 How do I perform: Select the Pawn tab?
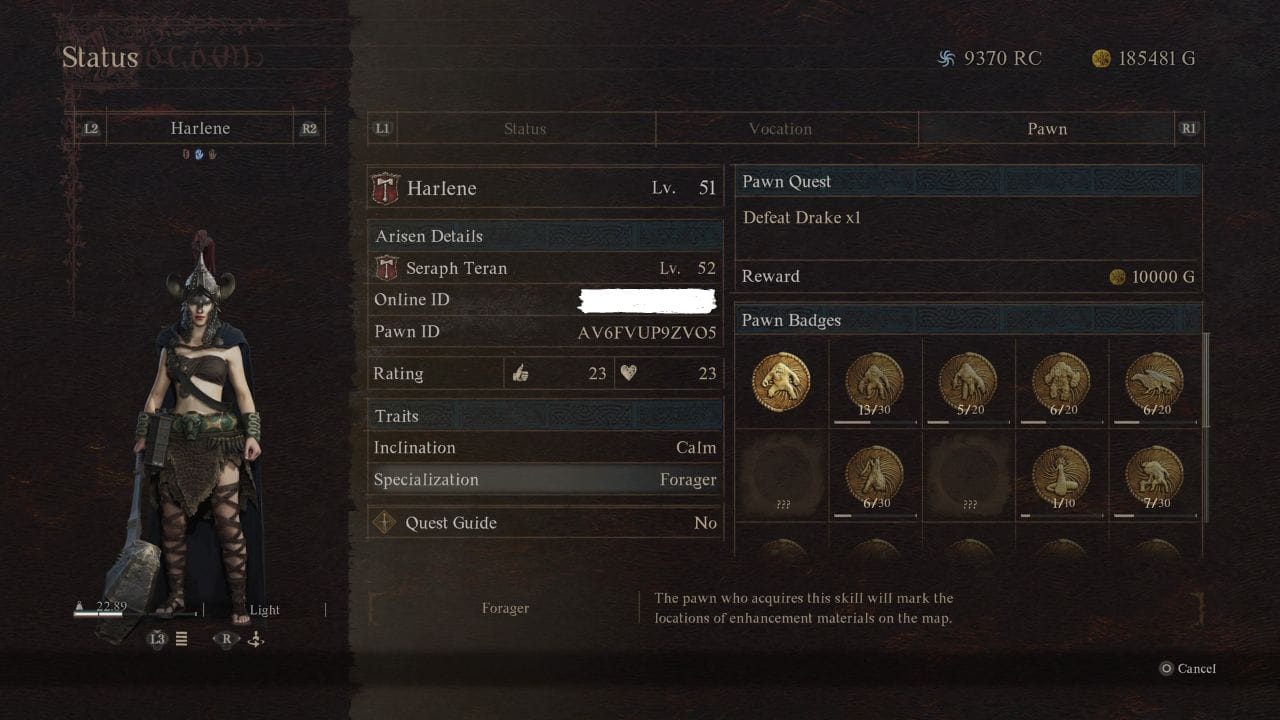pyautogui.click(x=1047, y=129)
